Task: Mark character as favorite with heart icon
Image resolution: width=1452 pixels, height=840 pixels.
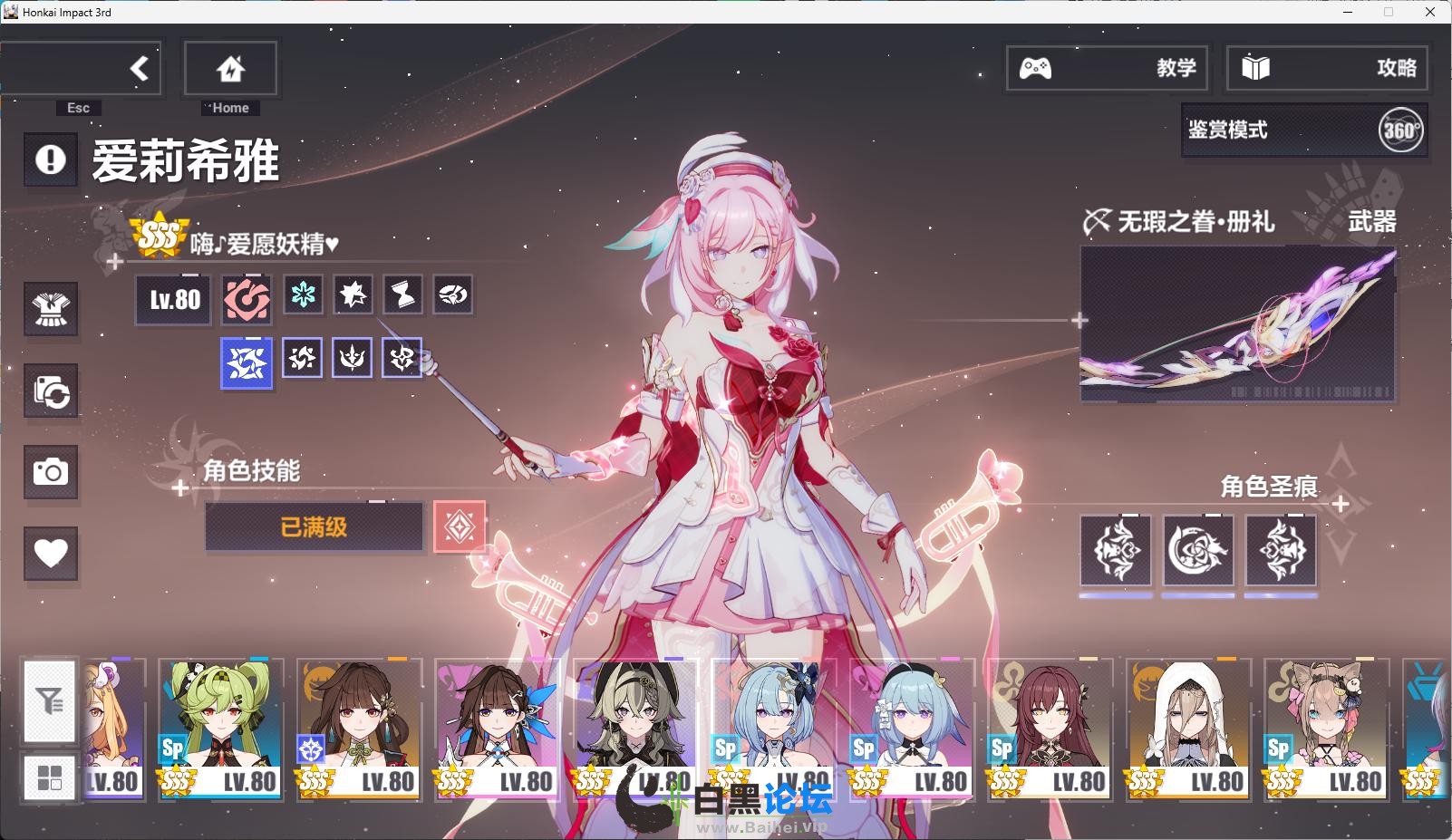Action: pos(51,553)
